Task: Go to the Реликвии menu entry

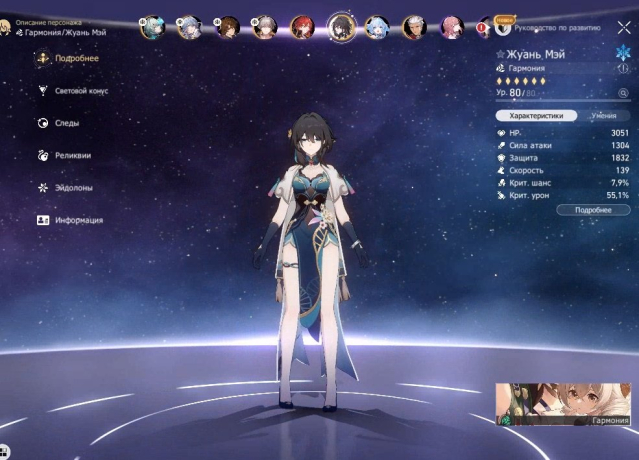Action: 73,155
